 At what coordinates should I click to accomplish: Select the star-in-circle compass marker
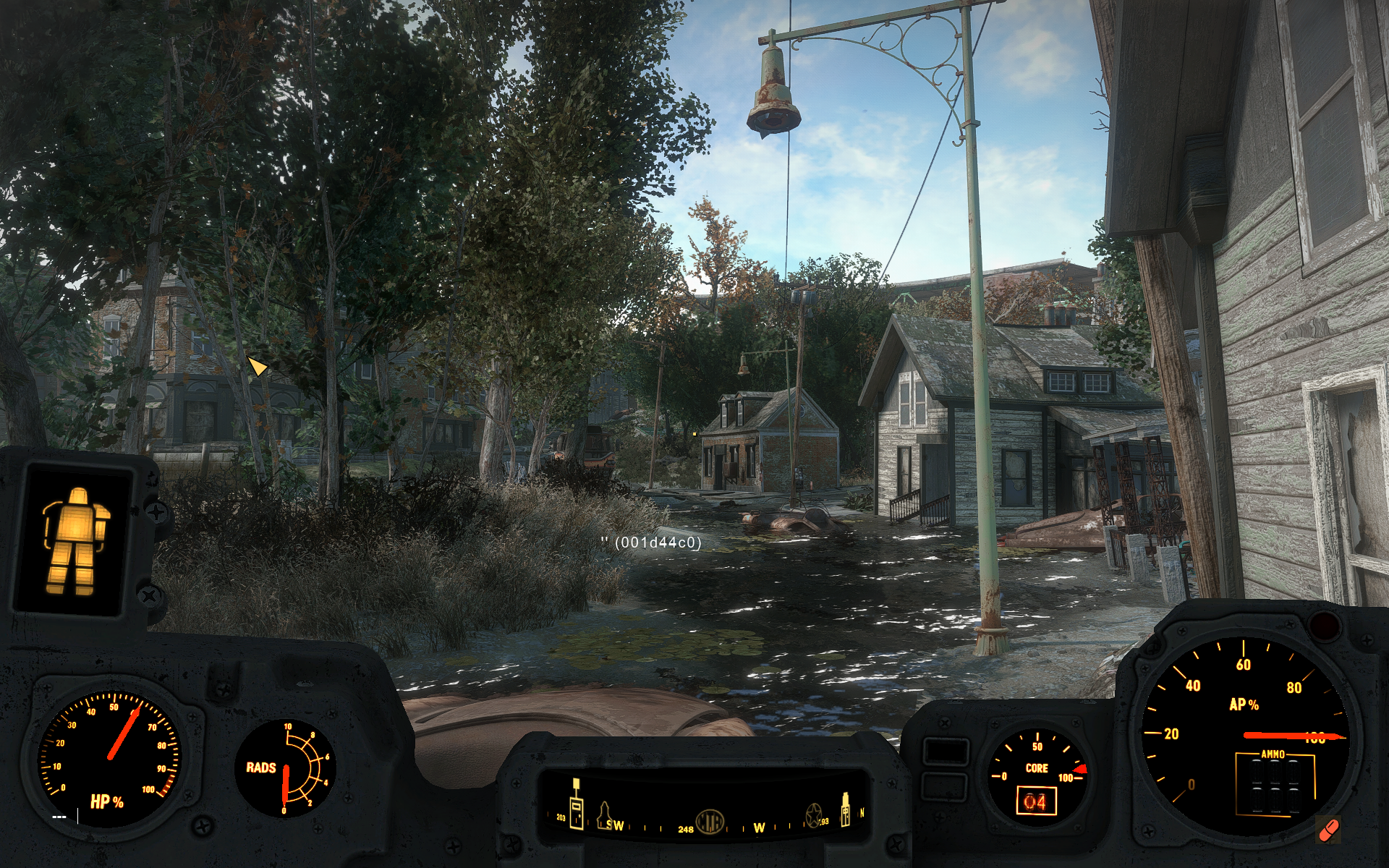tap(814, 817)
